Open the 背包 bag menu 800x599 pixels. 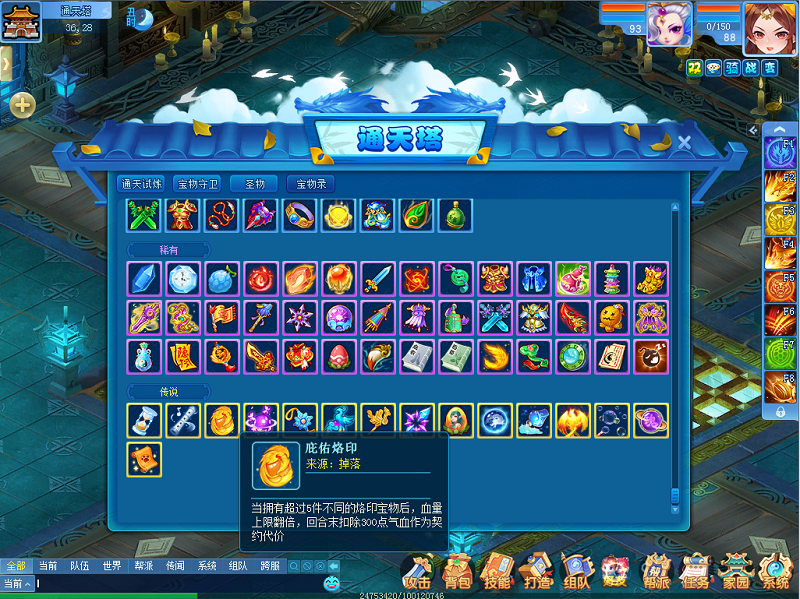point(458,572)
